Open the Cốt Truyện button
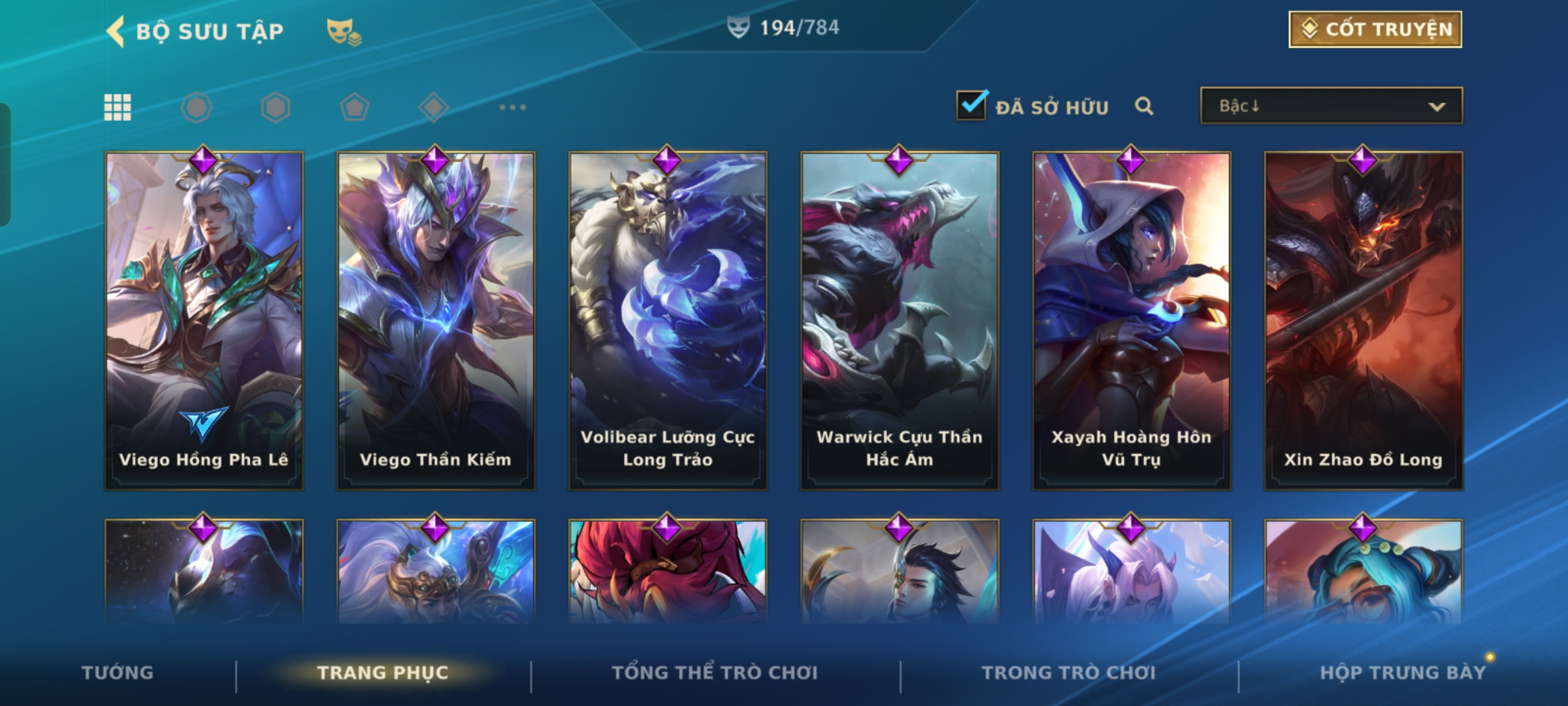 coord(1375,29)
